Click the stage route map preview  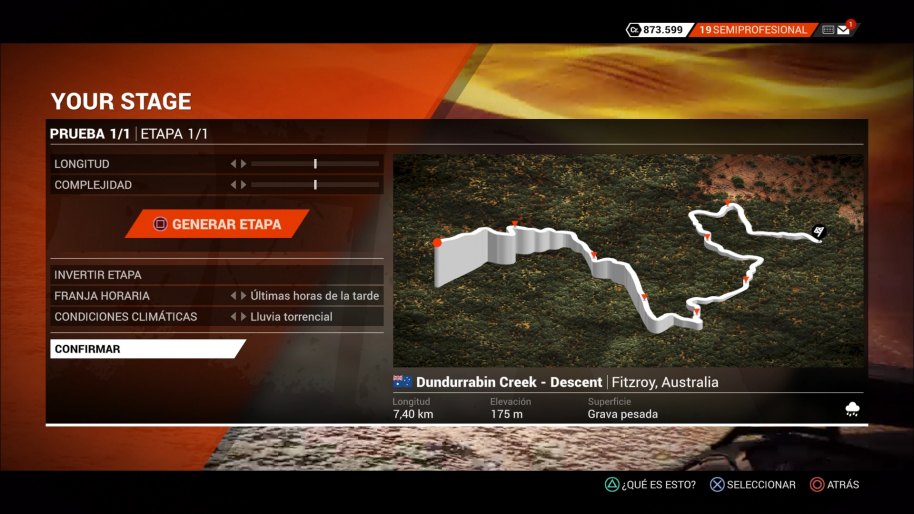(628, 260)
